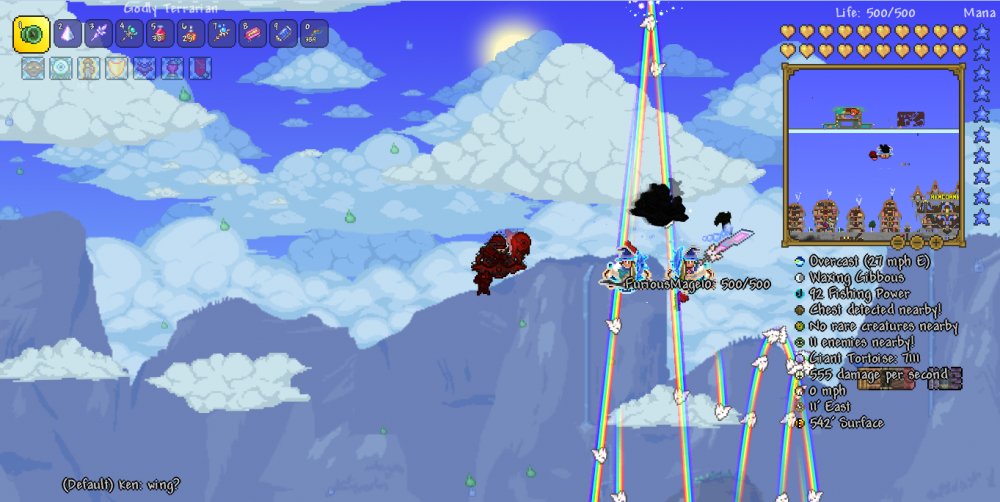
Task: Equip the bow in hotbar slot 0
Action: coord(313,34)
